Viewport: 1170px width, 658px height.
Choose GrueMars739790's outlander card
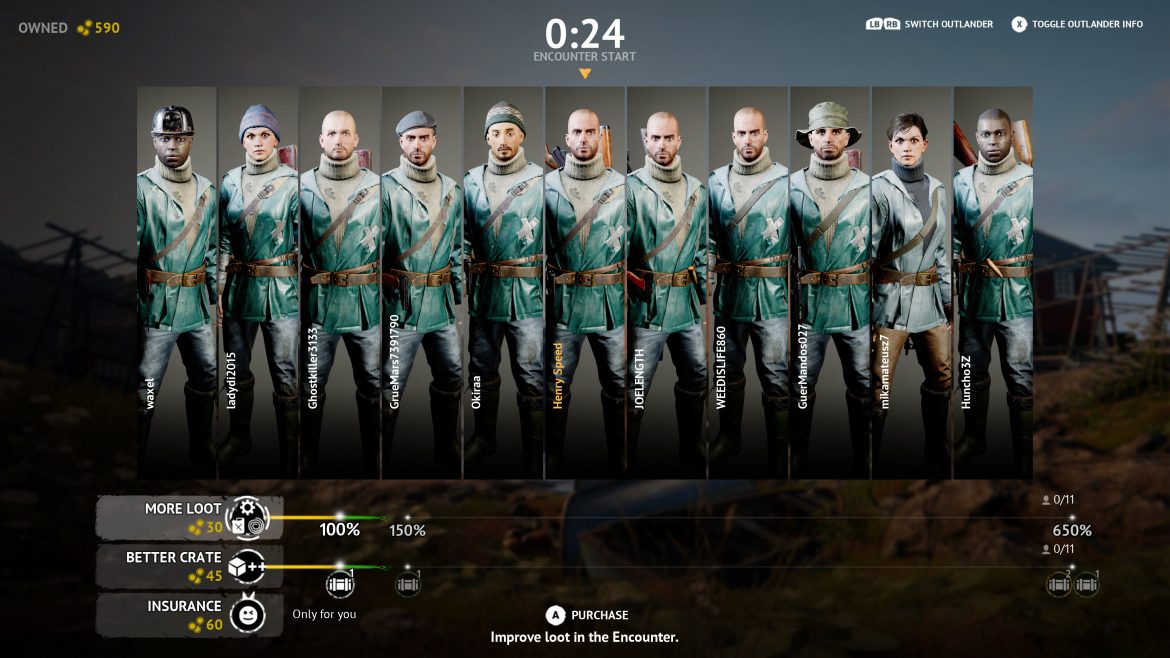(422, 282)
